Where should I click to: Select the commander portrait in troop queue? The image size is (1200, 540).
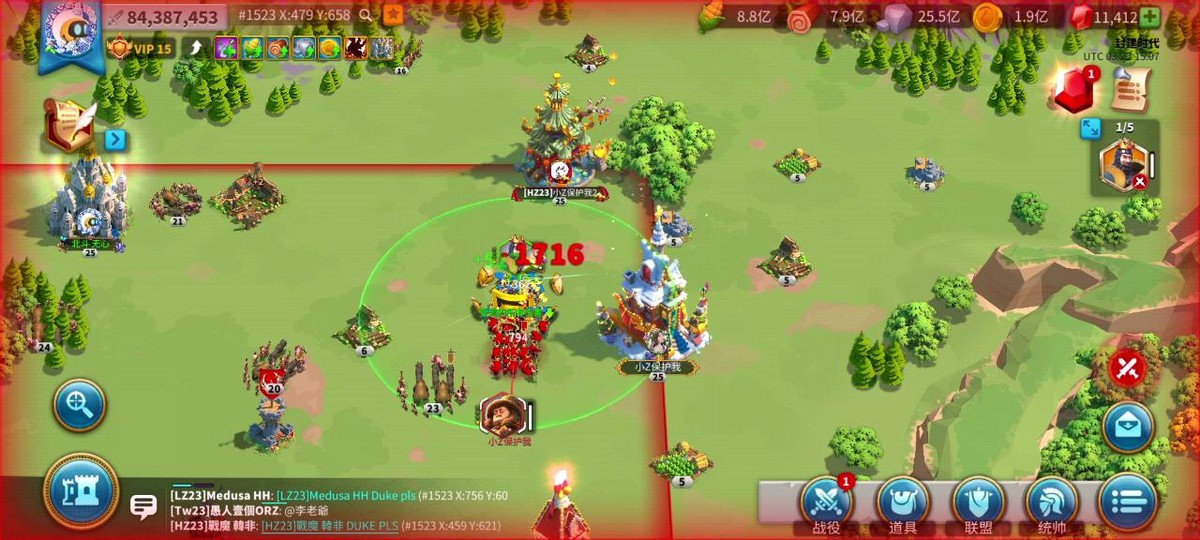[x=1123, y=165]
